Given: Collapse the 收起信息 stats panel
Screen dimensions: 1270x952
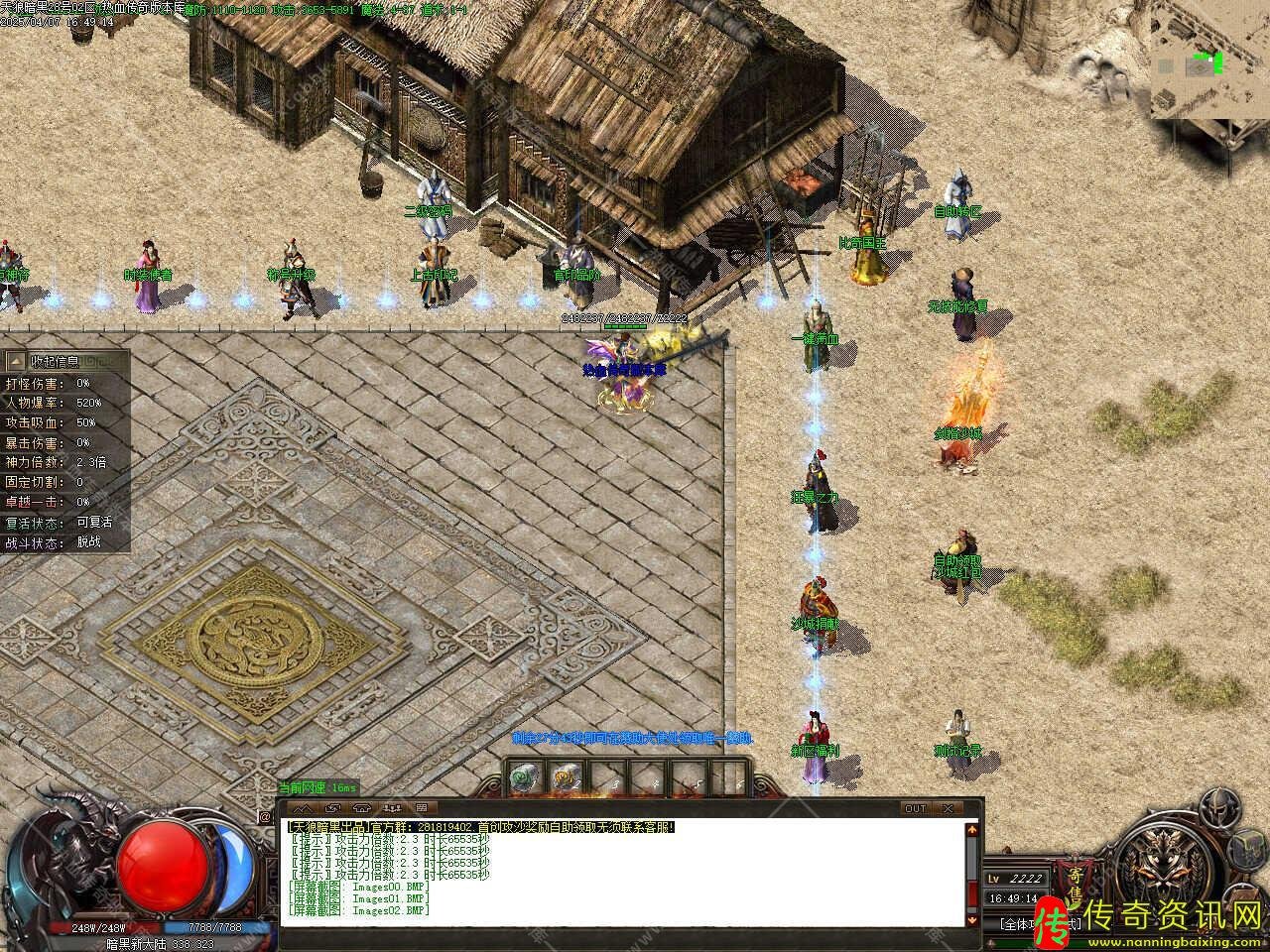Looking at the screenshot, I should pos(56,362).
